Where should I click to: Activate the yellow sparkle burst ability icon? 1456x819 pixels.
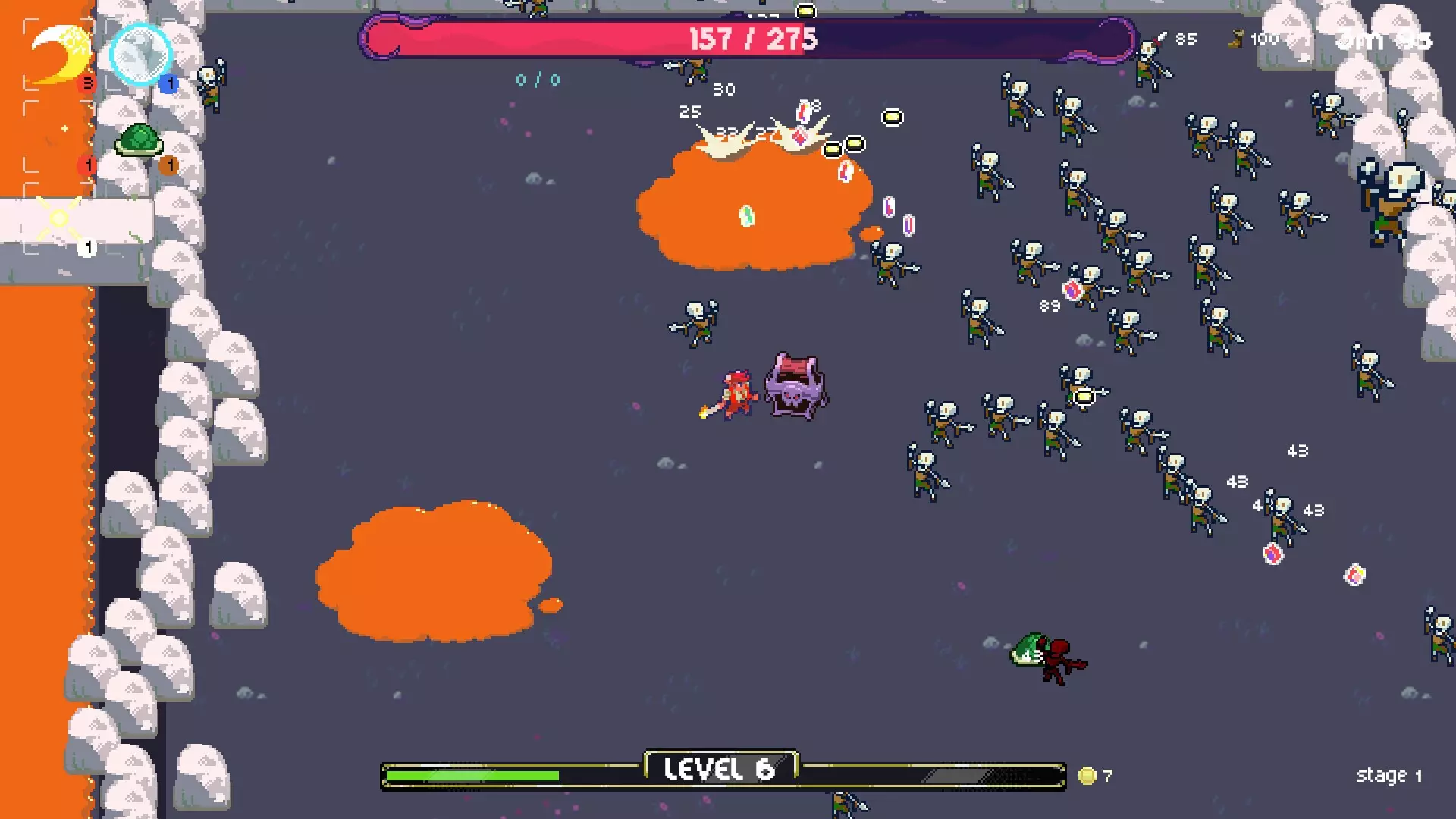(59, 219)
